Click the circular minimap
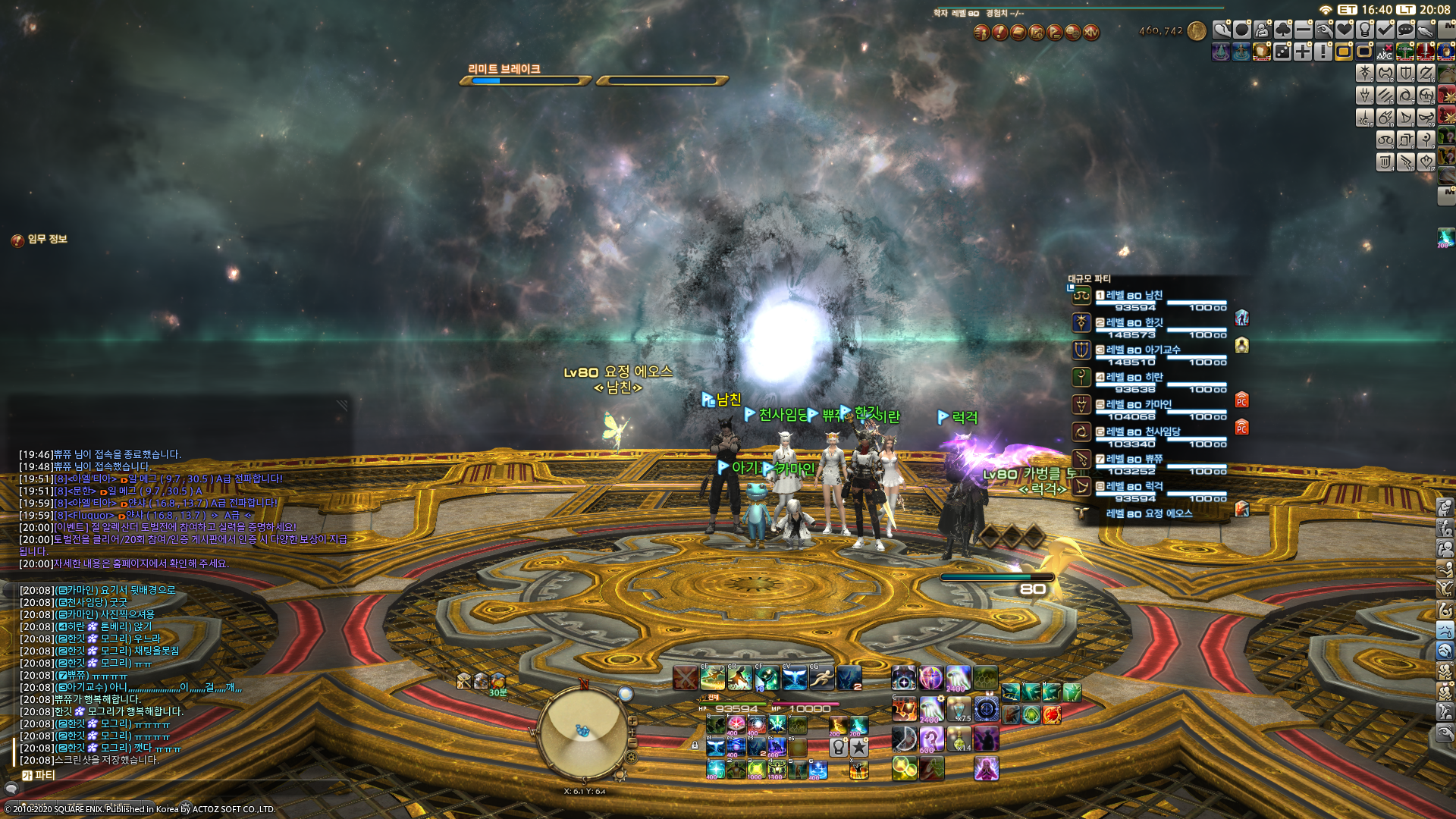Viewport: 1456px width, 819px height. (582, 732)
